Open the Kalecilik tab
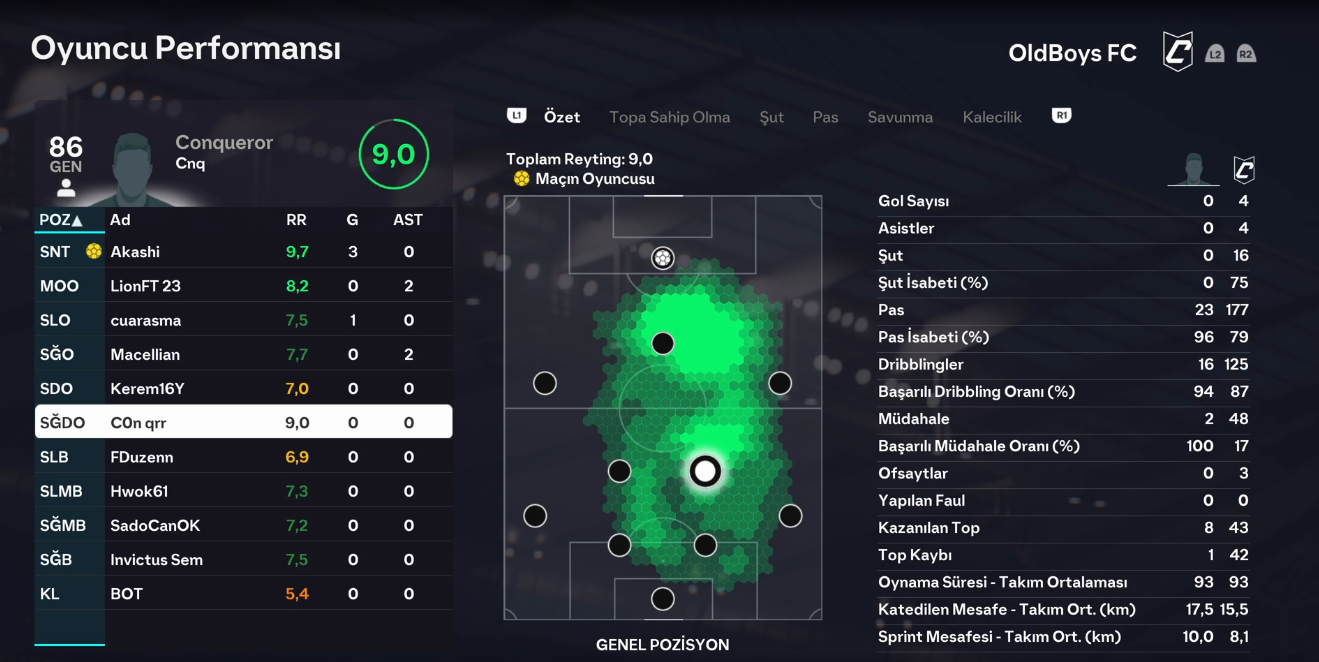 click(992, 117)
